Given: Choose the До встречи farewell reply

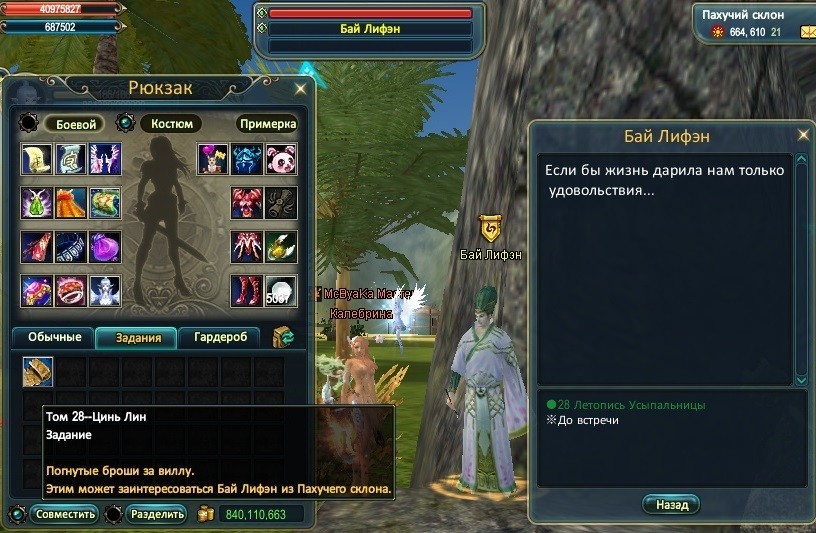Looking at the screenshot, I should click(588, 420).
